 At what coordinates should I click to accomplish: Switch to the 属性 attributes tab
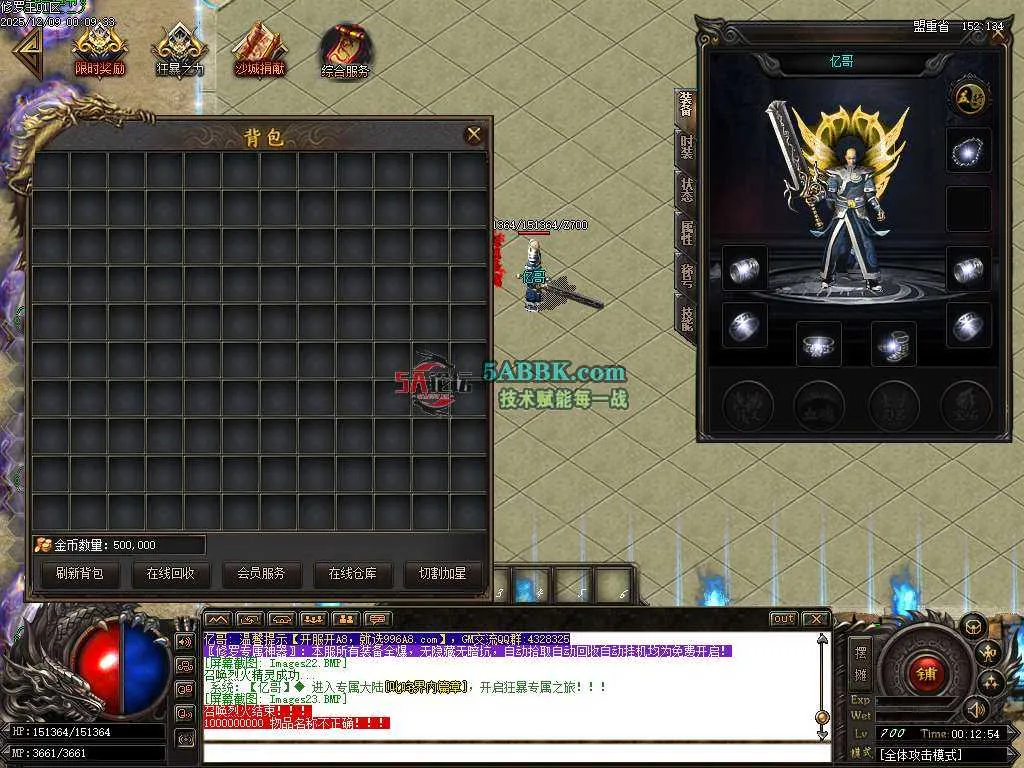point(686,233)
